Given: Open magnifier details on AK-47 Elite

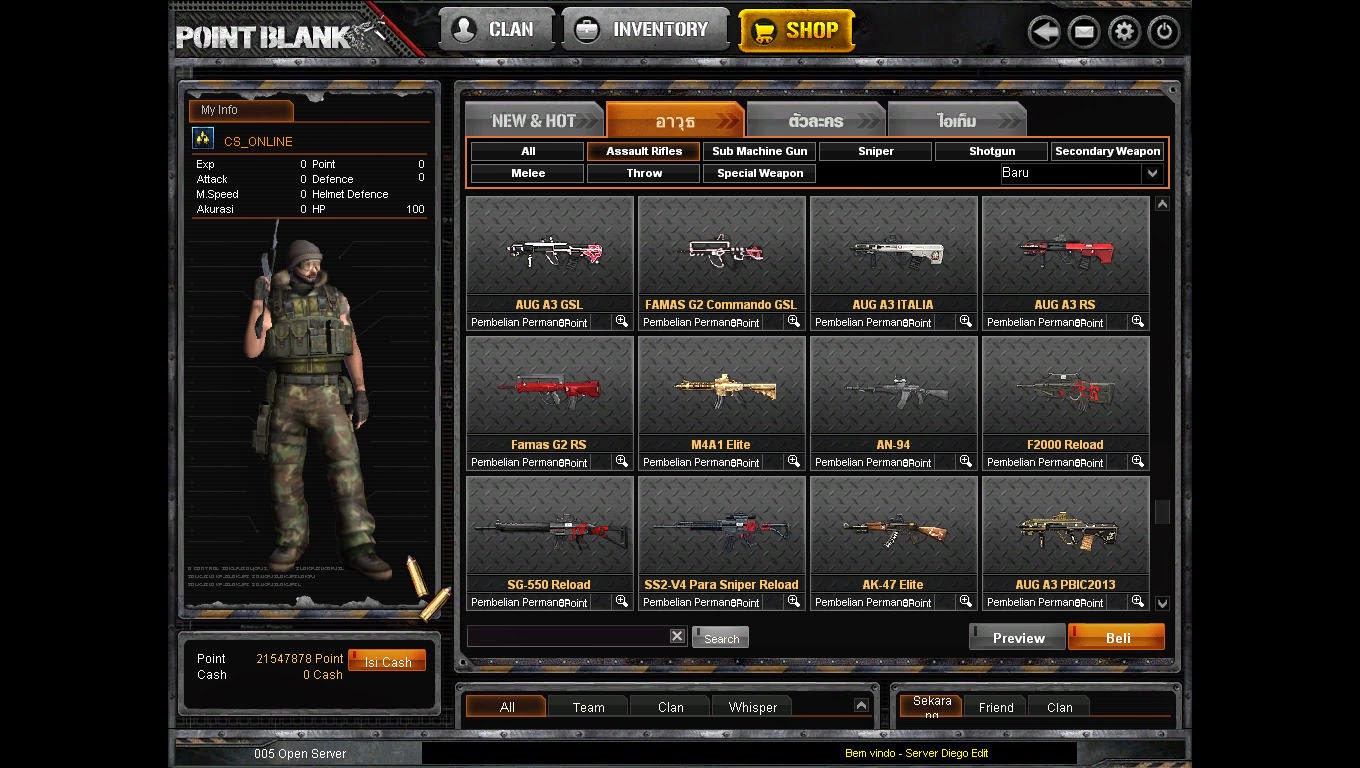Looking at the screenshot, I should click(x=966, y=601).
